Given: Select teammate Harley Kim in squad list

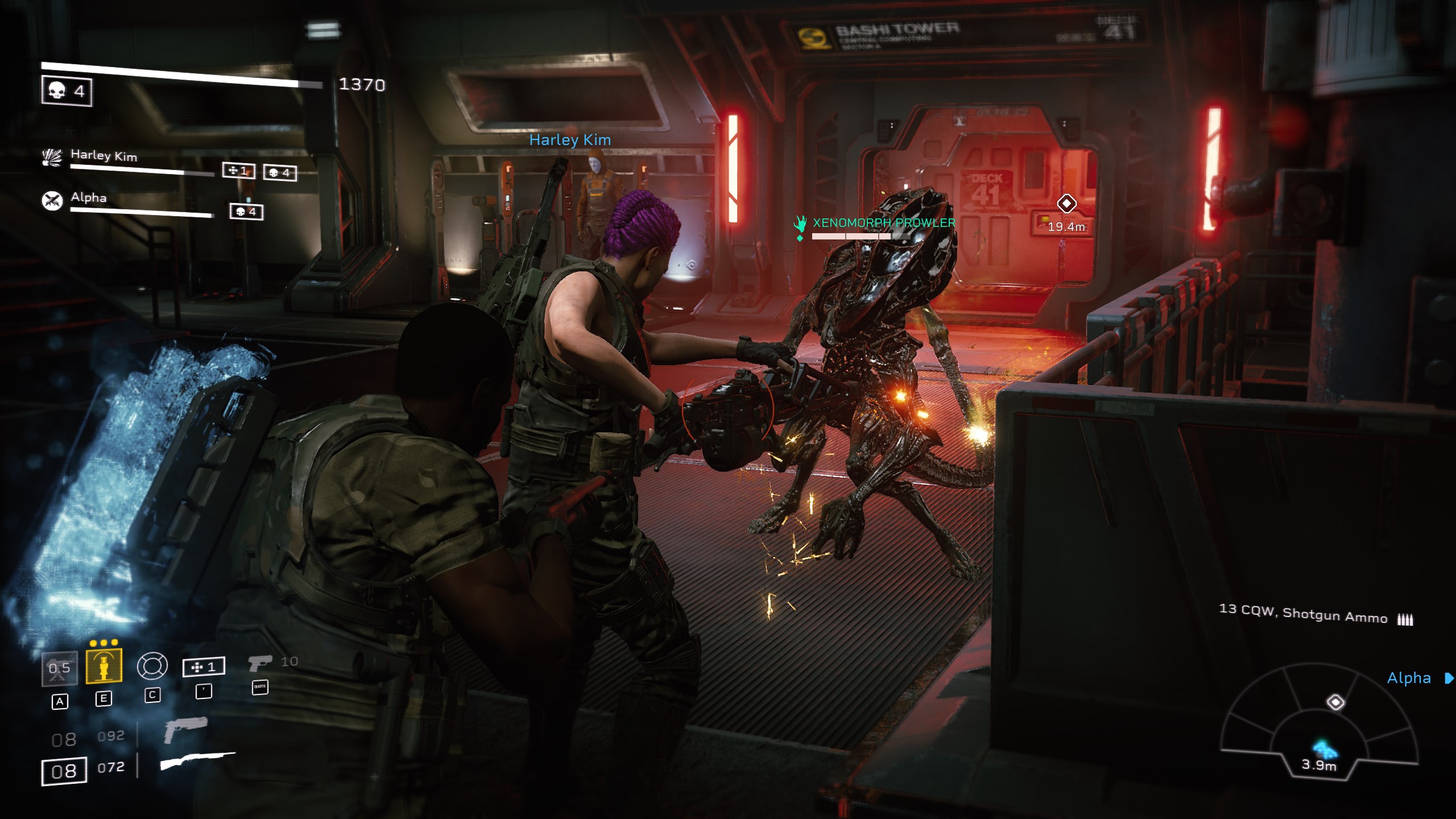Looking at the screenshot, I should (x=104, y=156).
